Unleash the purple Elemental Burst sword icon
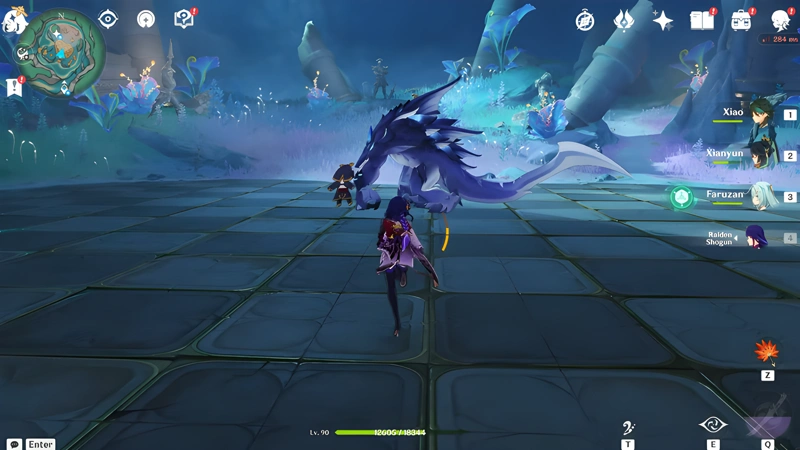This screenshot has width=800, height=450. pos(770,418)
